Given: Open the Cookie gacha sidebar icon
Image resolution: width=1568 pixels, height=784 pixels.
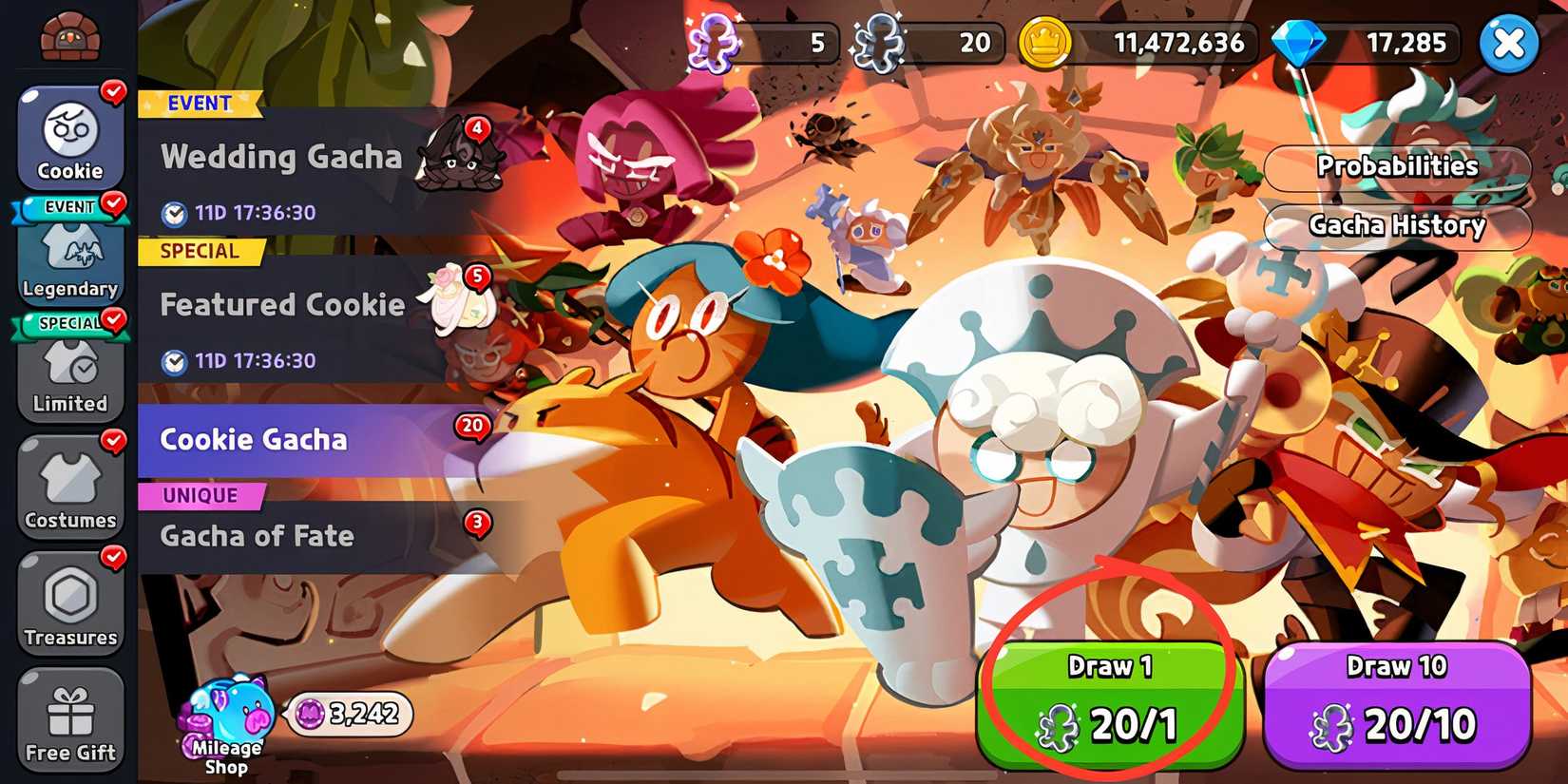Looking at the screenshot, I should 69,138.
